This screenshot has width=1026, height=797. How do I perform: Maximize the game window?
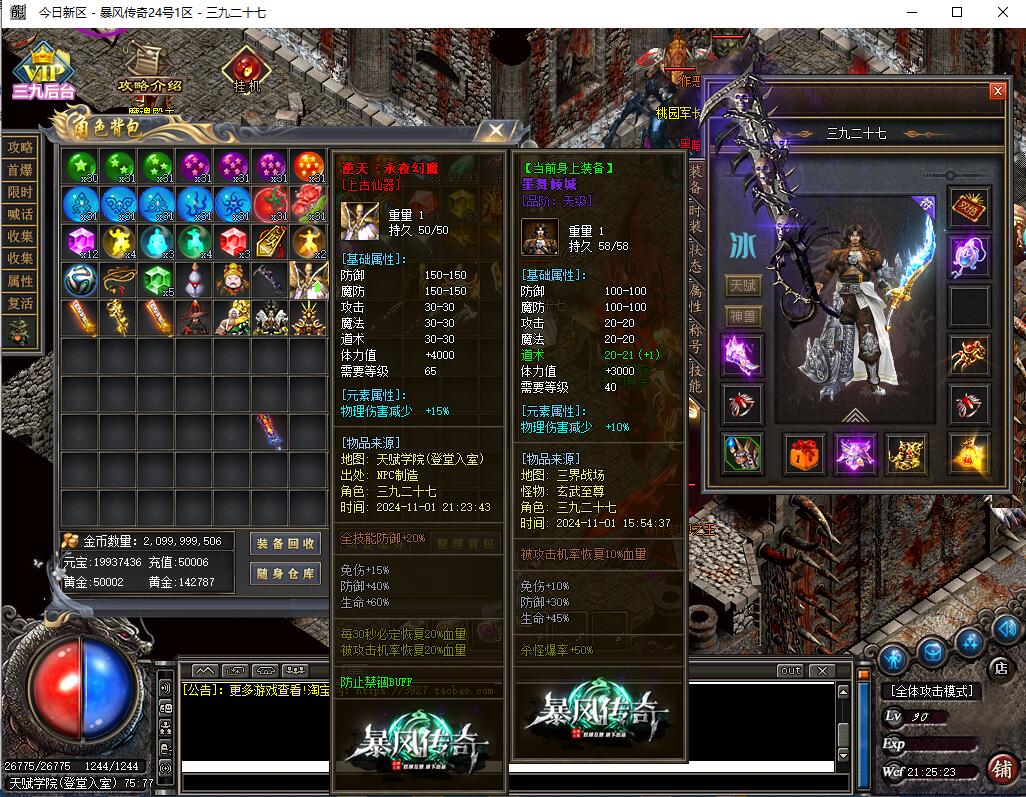coord(957,12)
